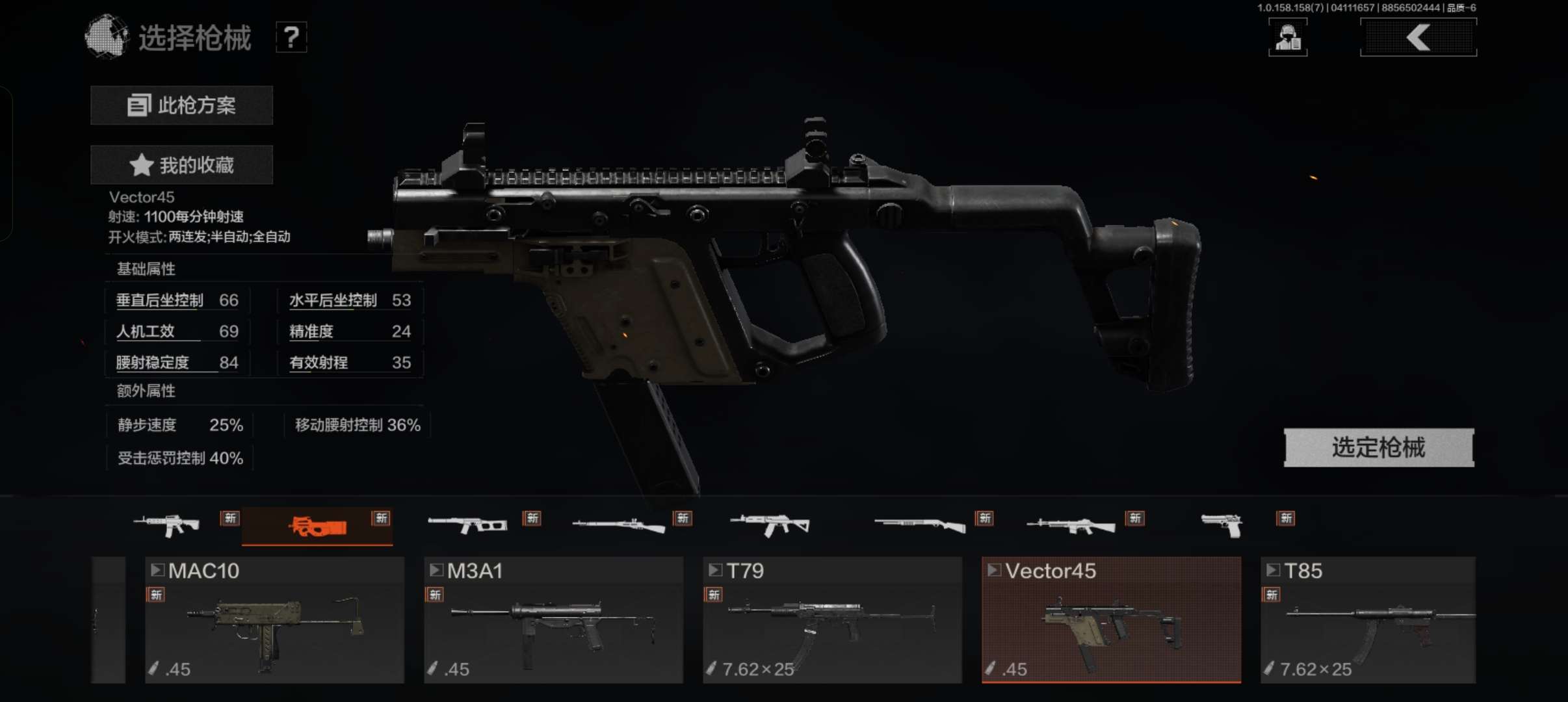Select the orange submachine gun category tab
Screen dimensions: 1568x702
pyautogui.click(x=317, y=526)
